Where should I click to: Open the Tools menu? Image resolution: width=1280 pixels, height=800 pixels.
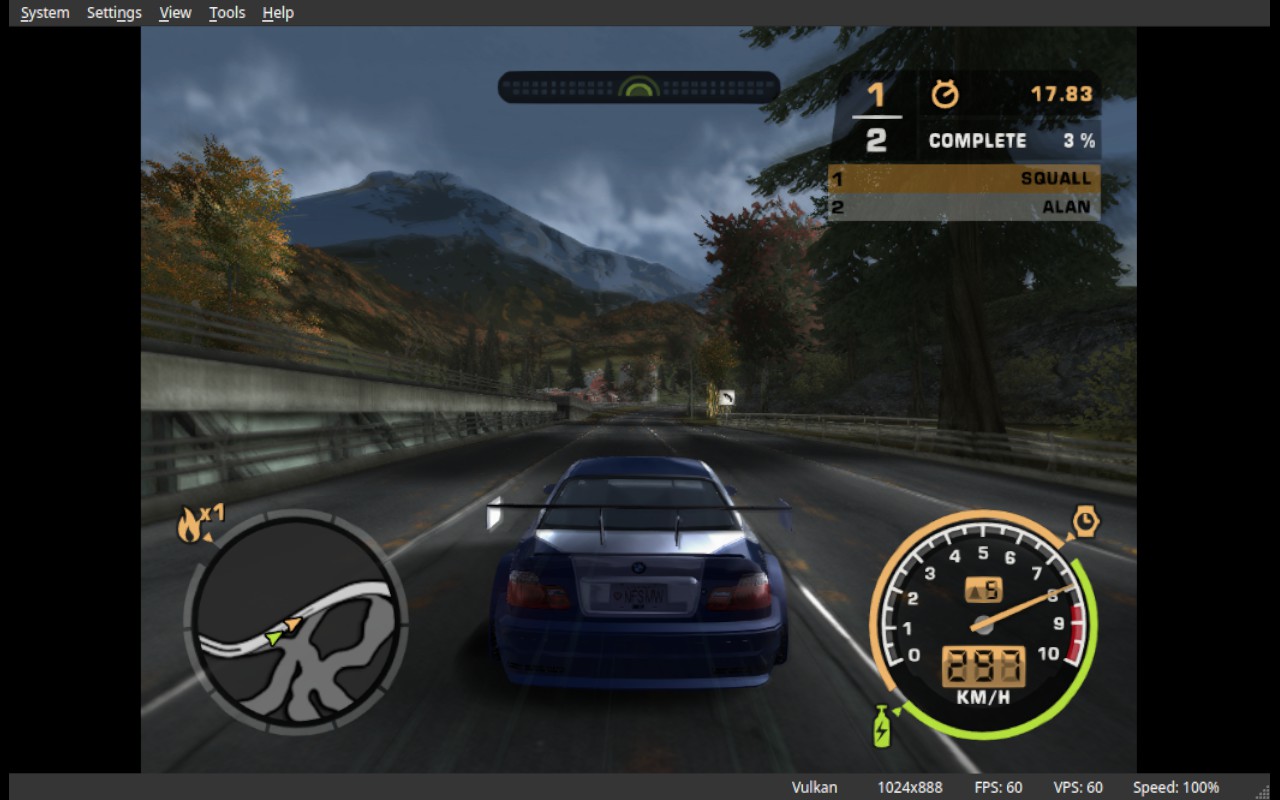coord(227,13)
